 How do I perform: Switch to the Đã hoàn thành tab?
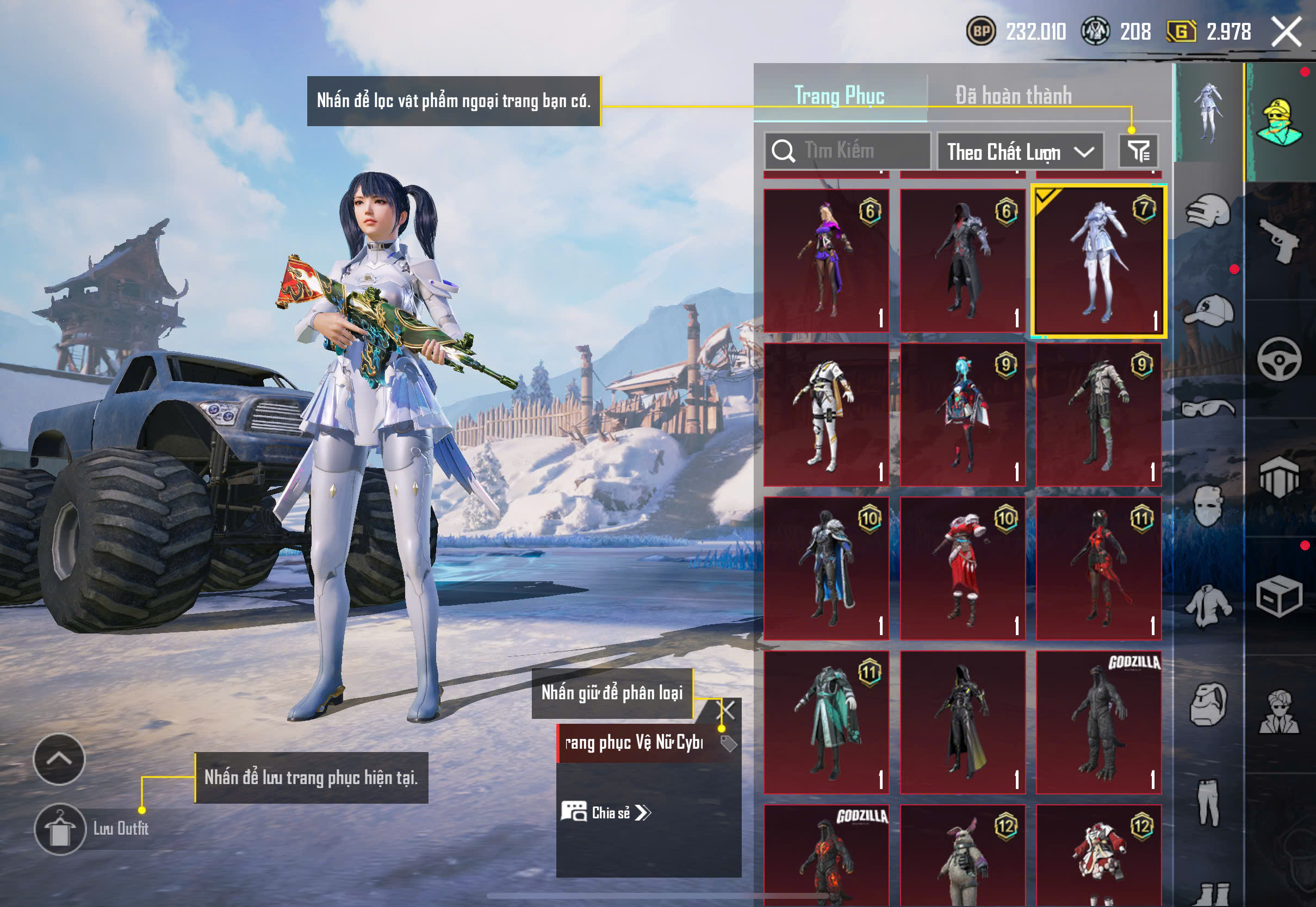click(x=1013, y=96)
